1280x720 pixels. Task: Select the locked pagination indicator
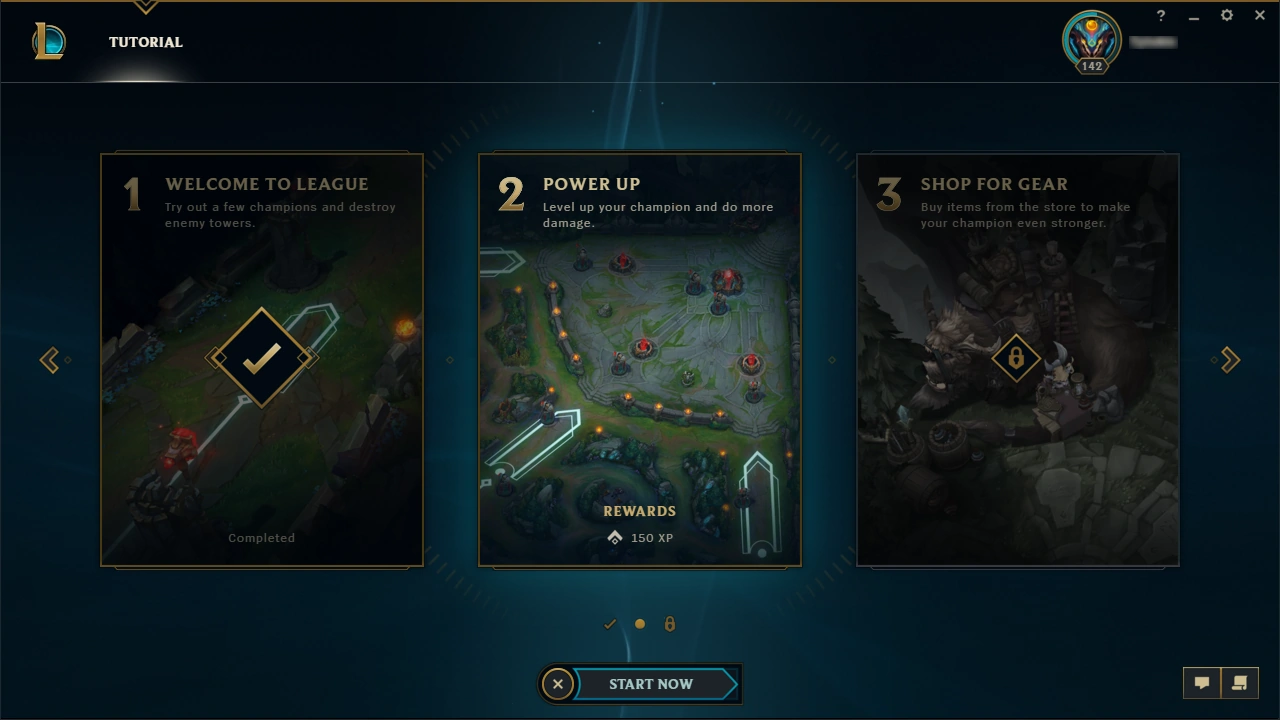click(x=670, y=623)
